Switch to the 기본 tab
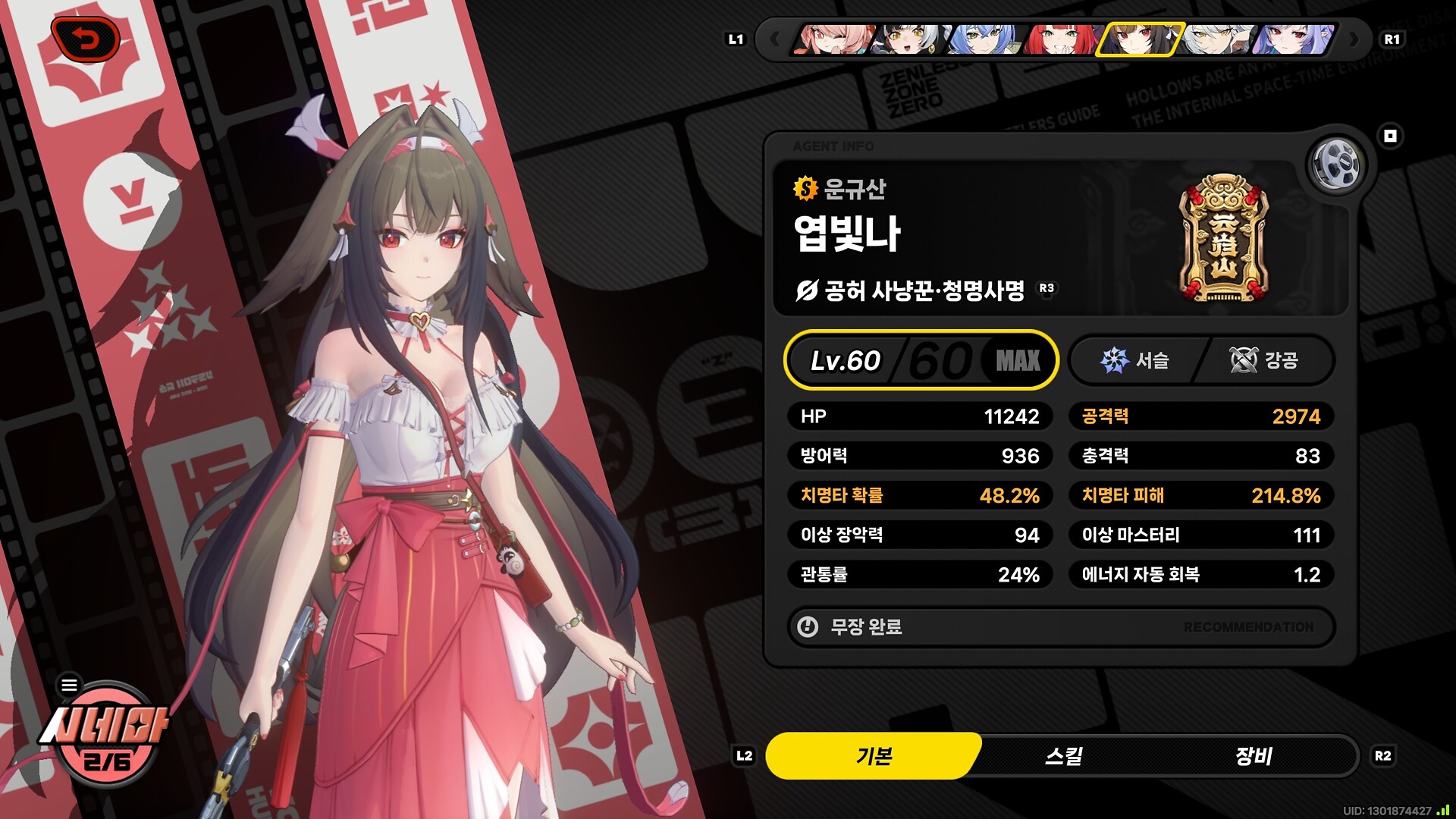1456x819 pixels. [x=874, y=756]
